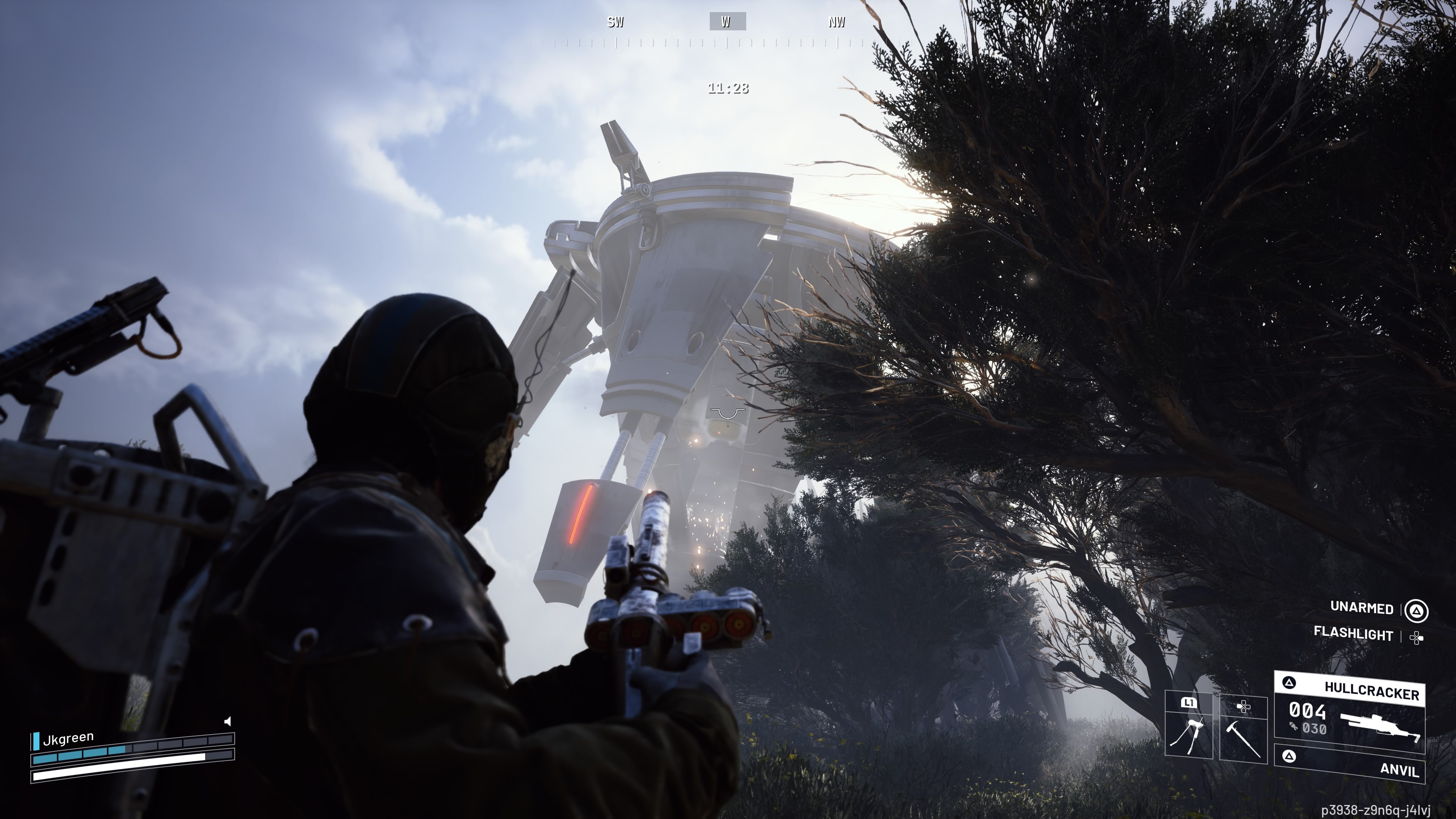The width and height of the screenshot is (1456, 819).
Task: Click the rocket ammo icon beside 030
Action: pos(1293,727)
